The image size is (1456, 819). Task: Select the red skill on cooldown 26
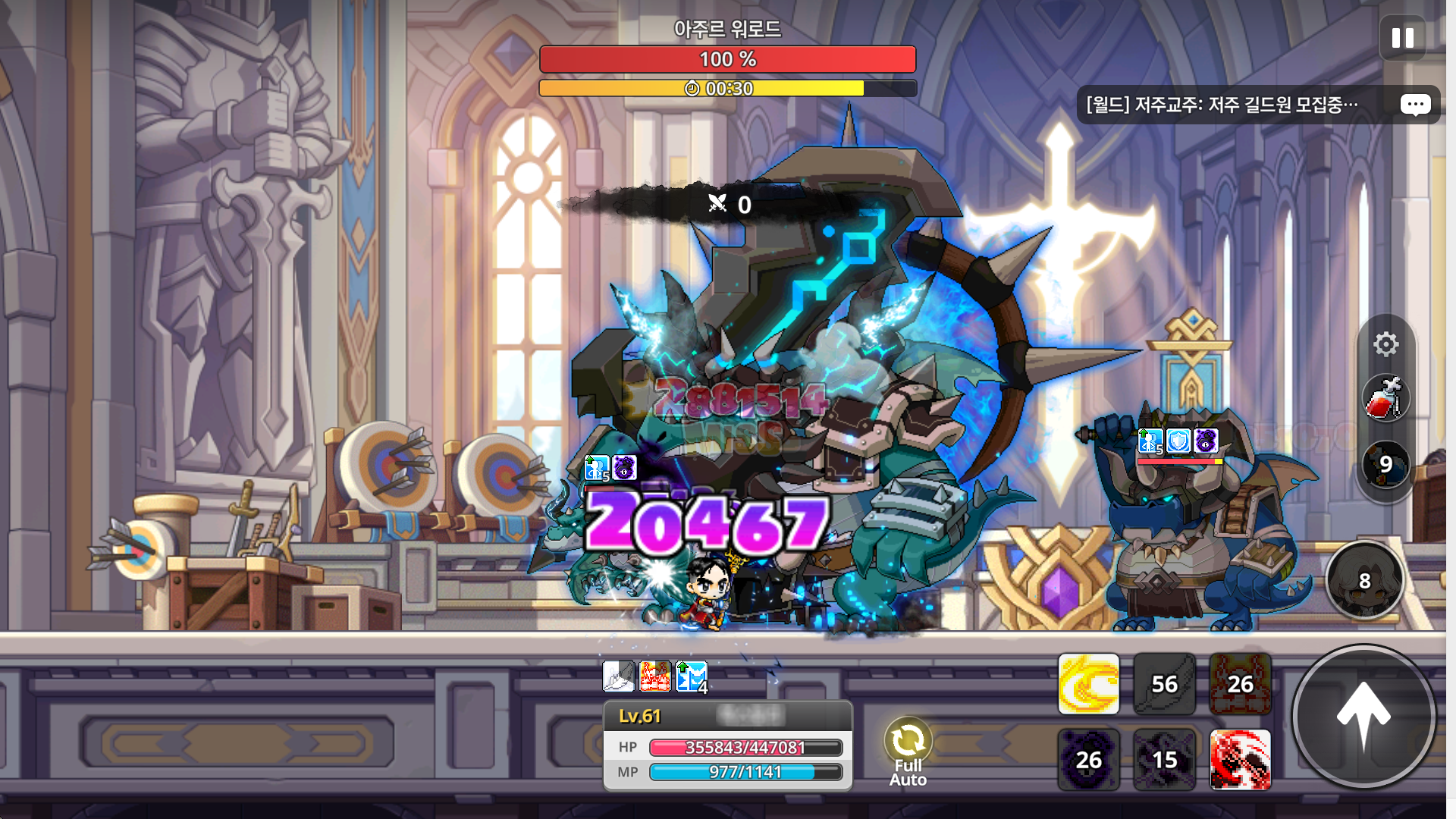(1240, 684)
